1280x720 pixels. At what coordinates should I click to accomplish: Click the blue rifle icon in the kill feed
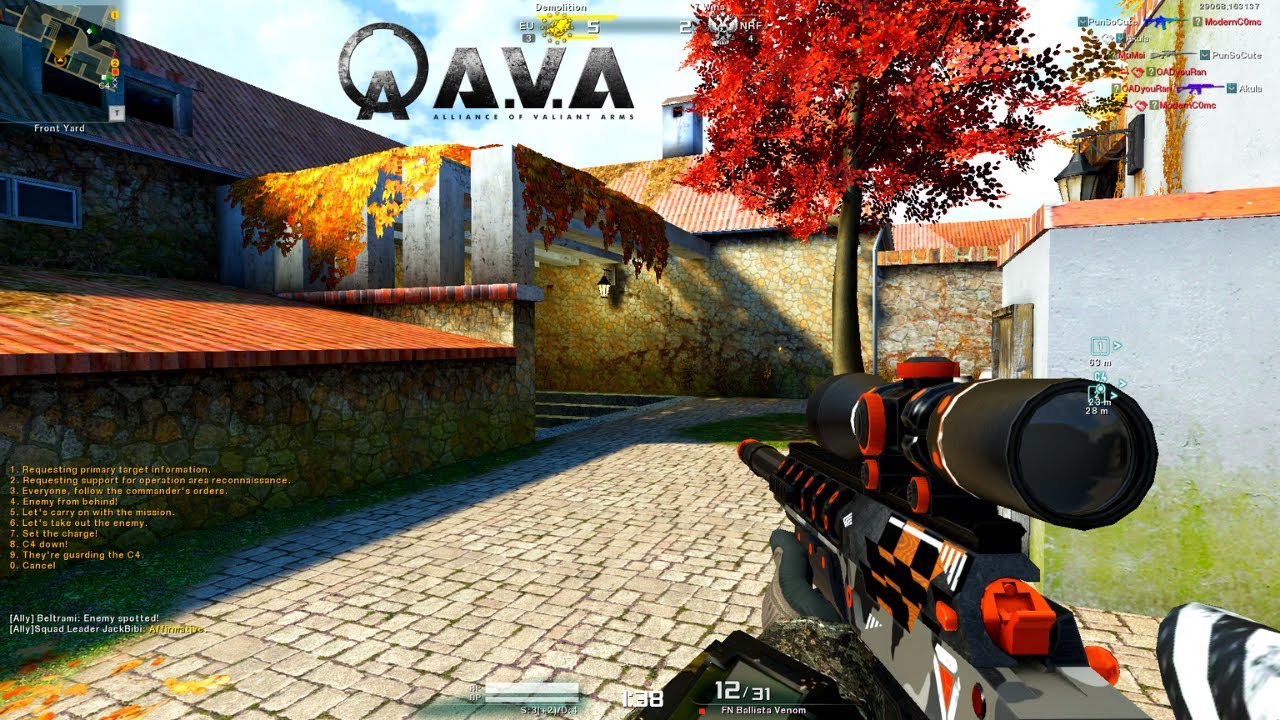tap(1160, 22)
